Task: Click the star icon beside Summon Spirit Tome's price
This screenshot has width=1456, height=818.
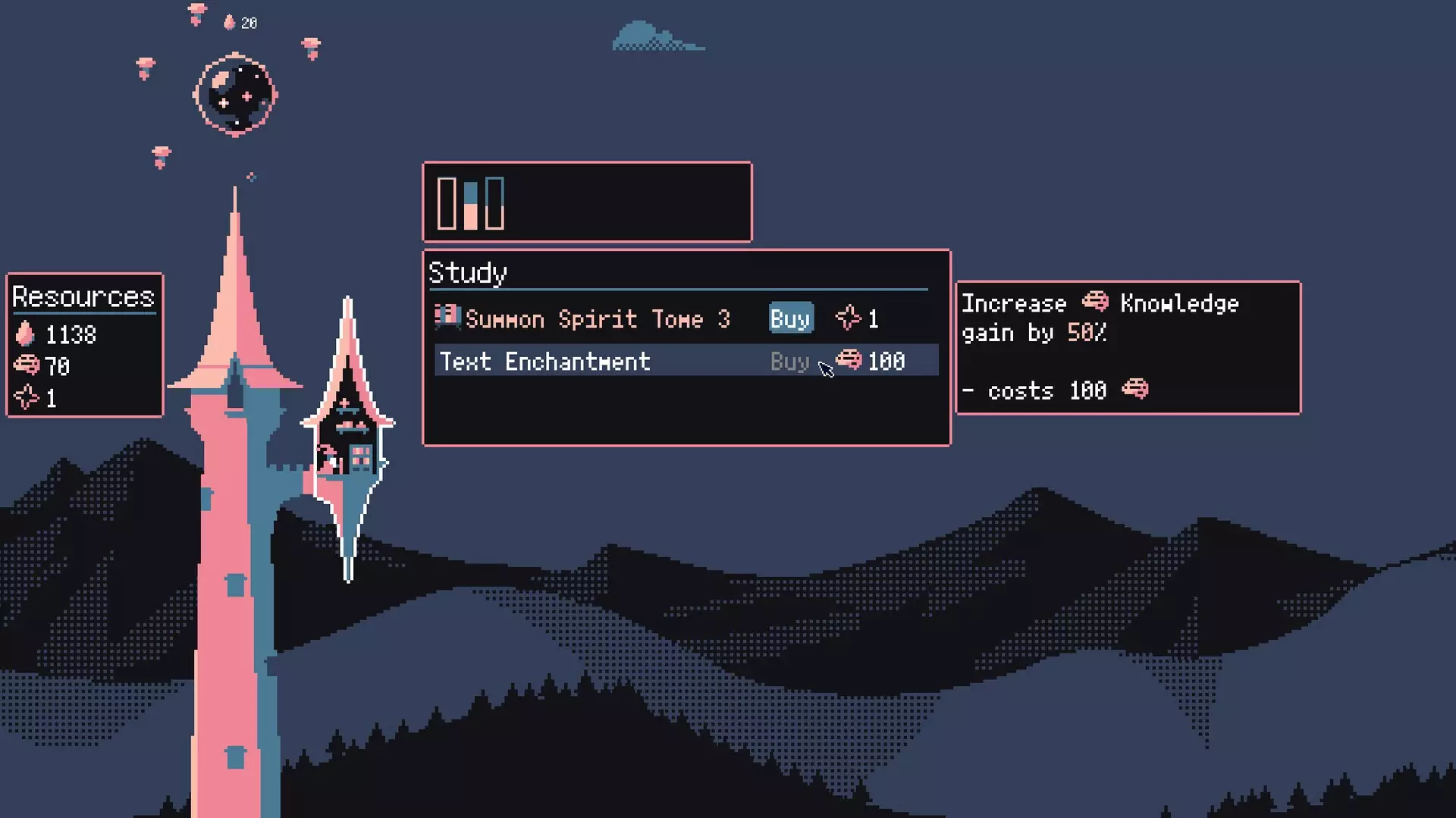Action: [849, 317]
